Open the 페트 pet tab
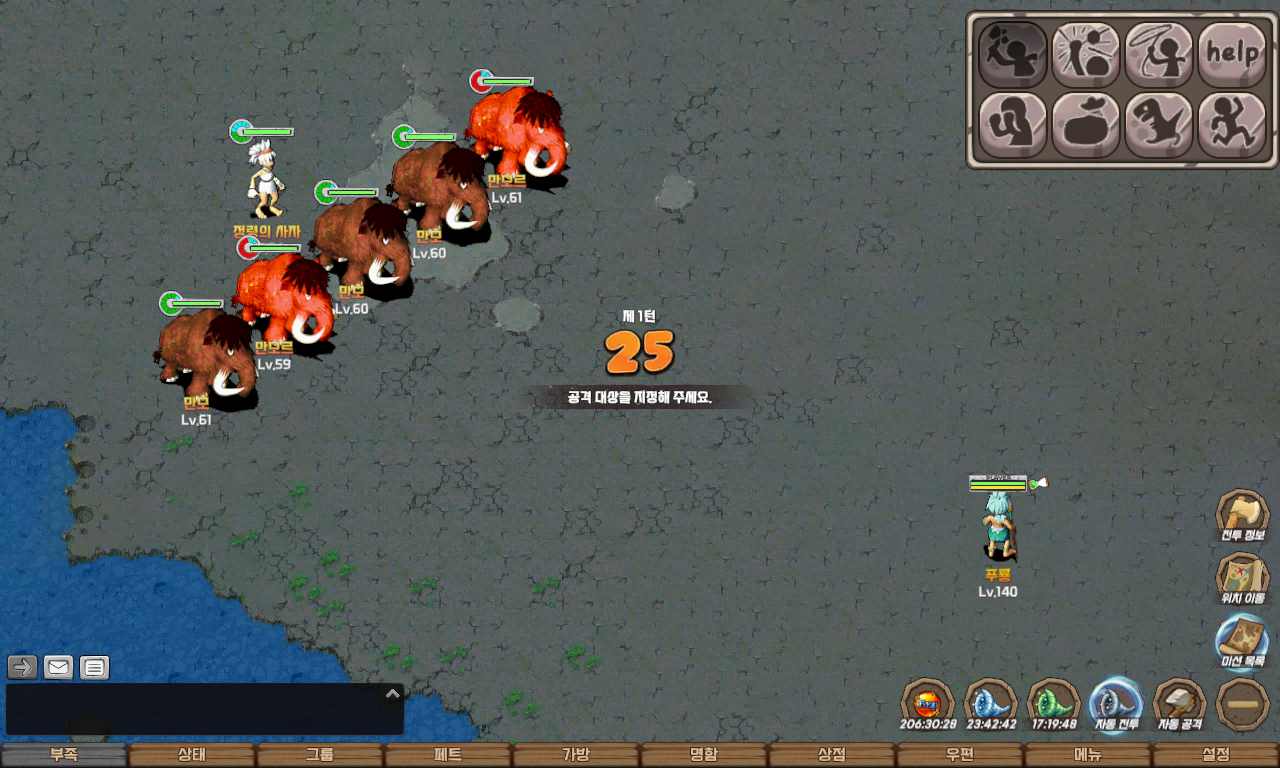This screenshot has height=768, width=1280. [448, 755]
